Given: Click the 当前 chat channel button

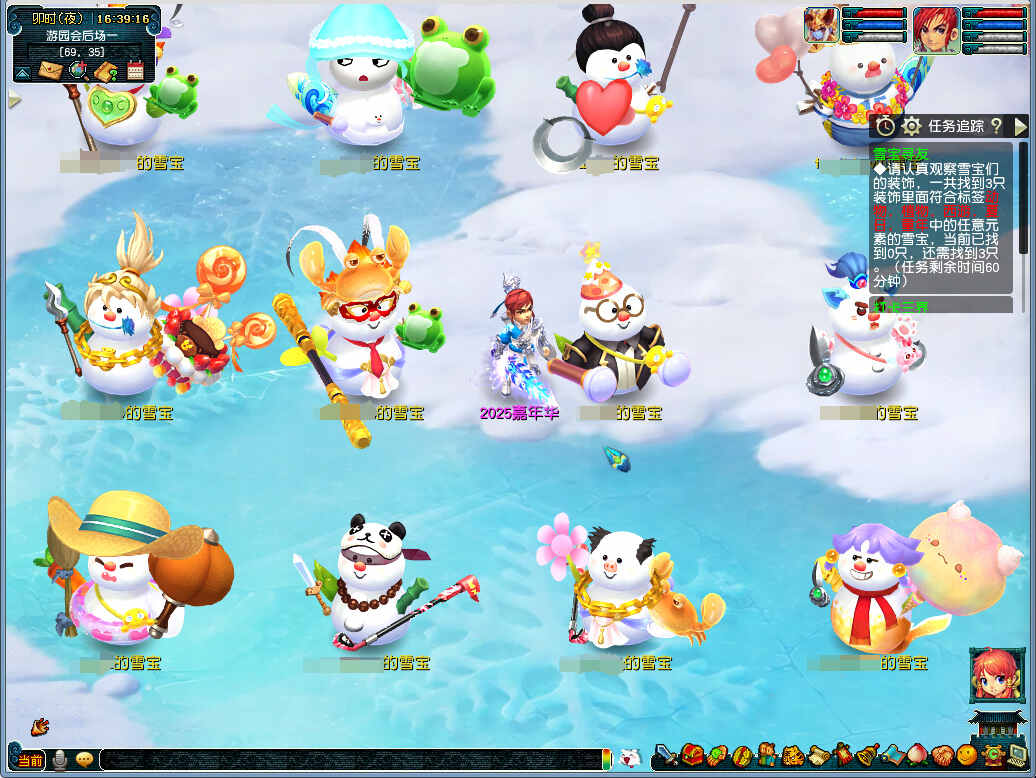Looking at the screenshot, I should pyautogui.click(x=30, y=760).
